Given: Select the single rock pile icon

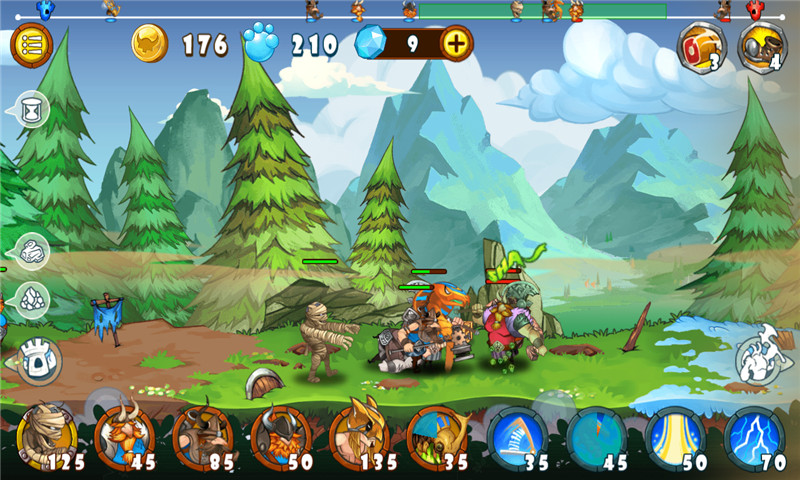Looking at the screenshot, I should click(x=33, y=250).
